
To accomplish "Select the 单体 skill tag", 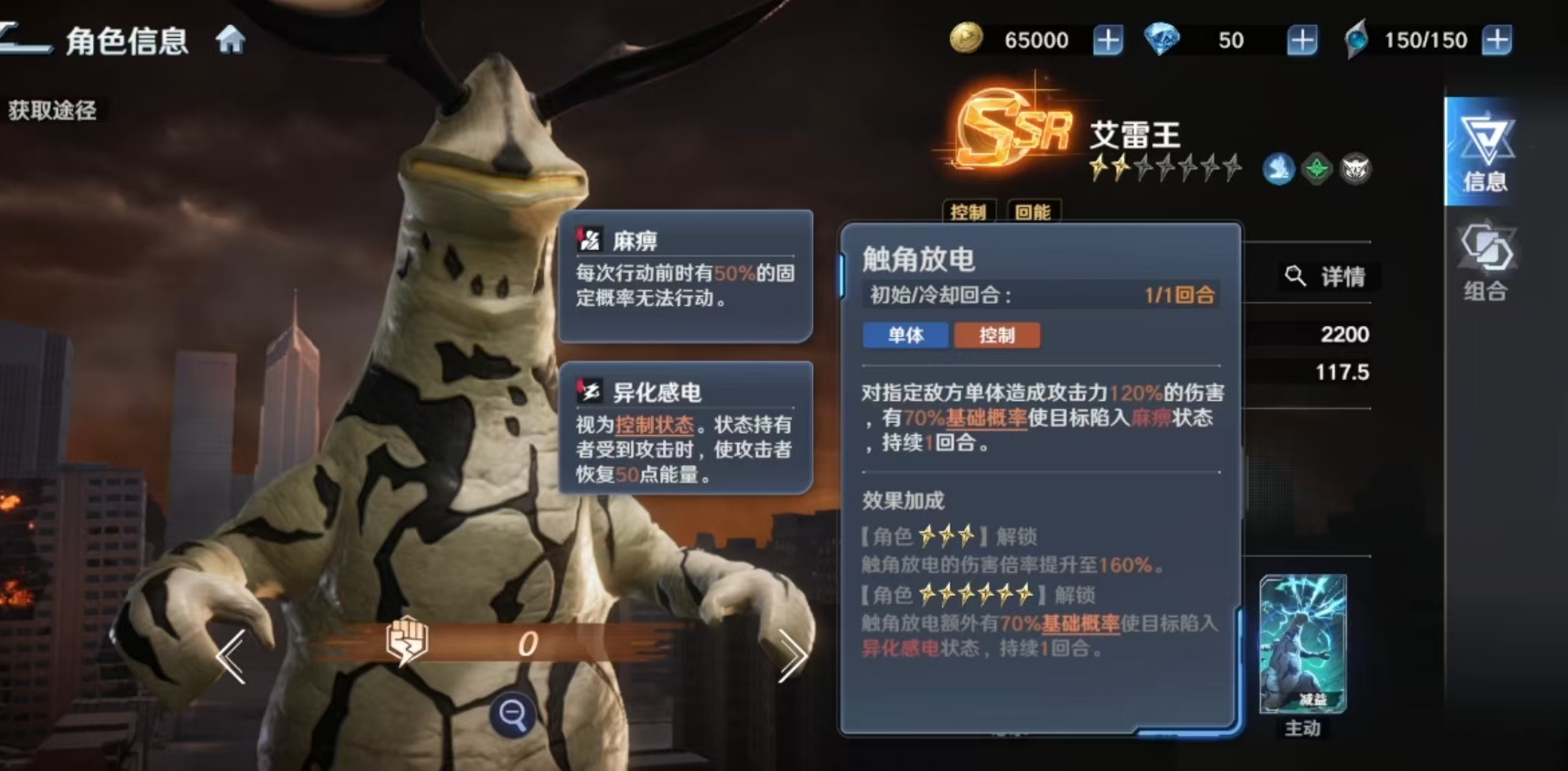I will 904,335.
